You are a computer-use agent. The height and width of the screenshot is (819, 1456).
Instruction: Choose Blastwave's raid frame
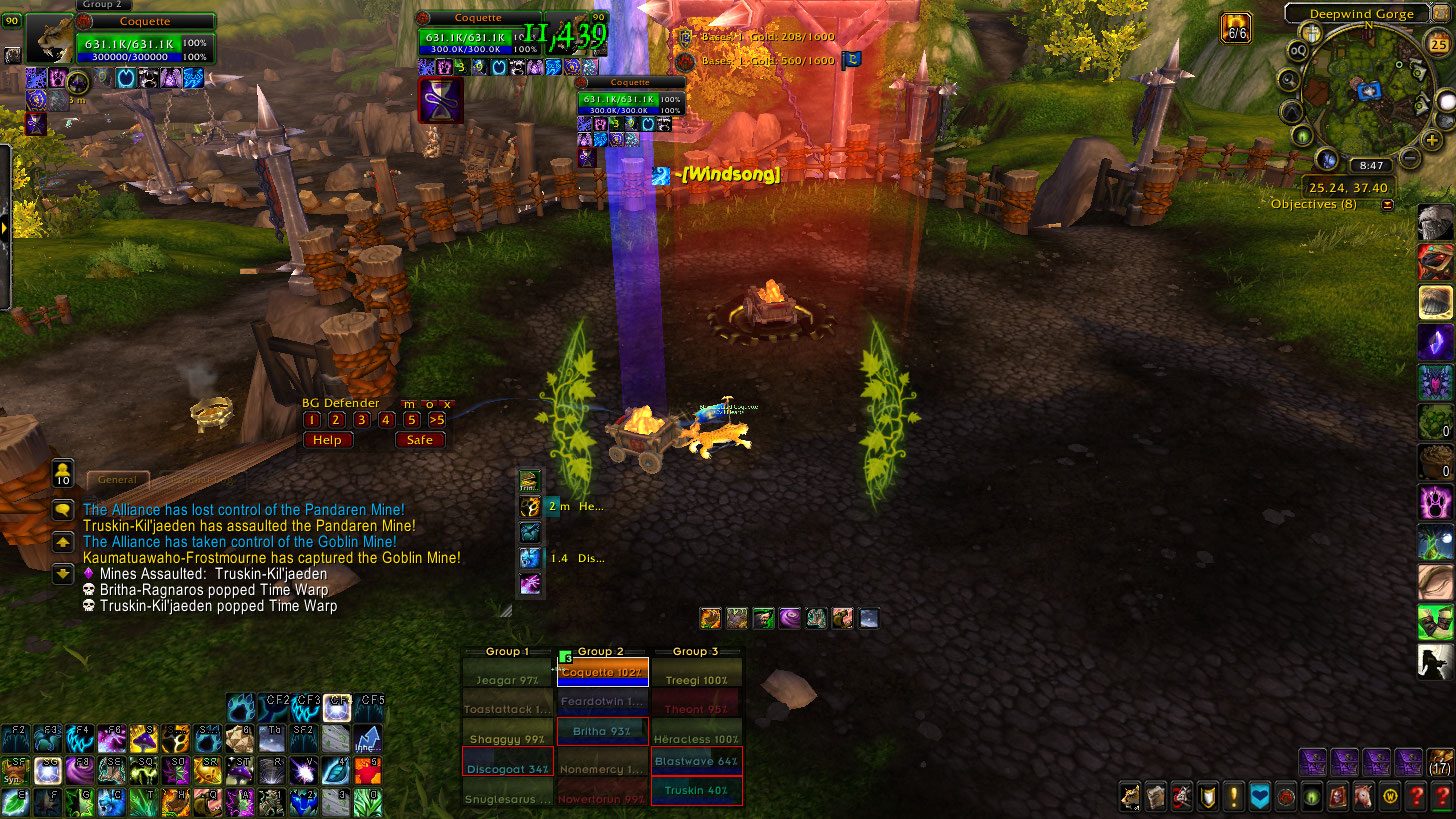click(696, 761)
